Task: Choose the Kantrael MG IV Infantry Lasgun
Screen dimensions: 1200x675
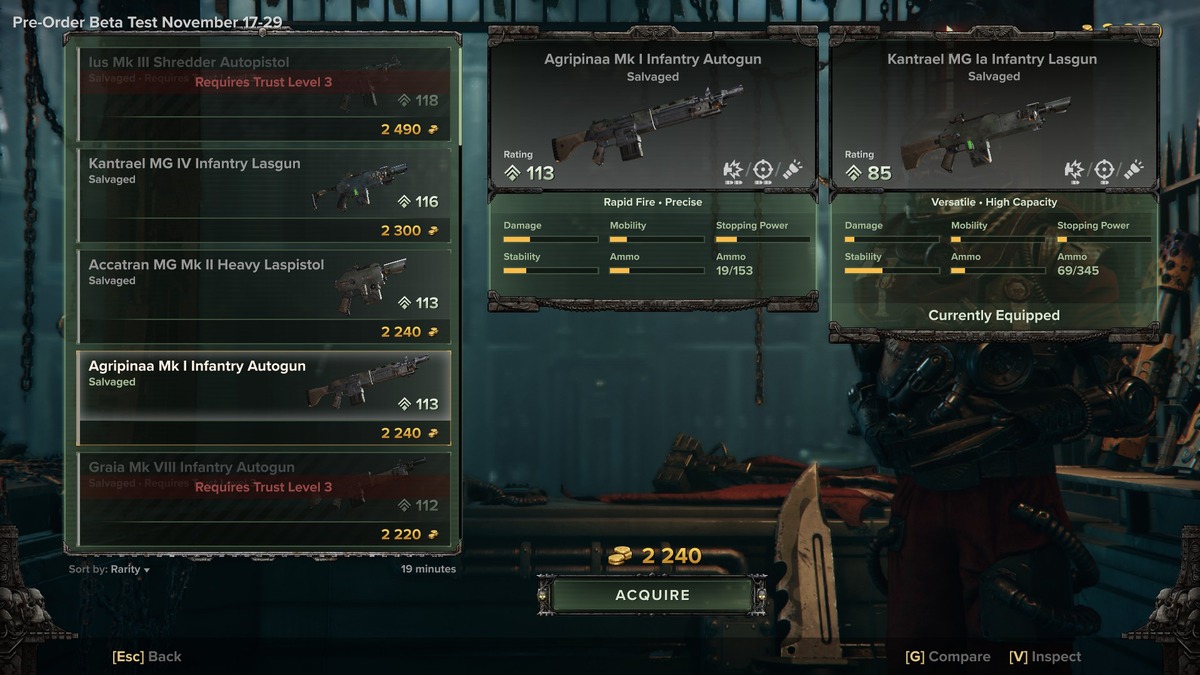Action: [264, 195]
